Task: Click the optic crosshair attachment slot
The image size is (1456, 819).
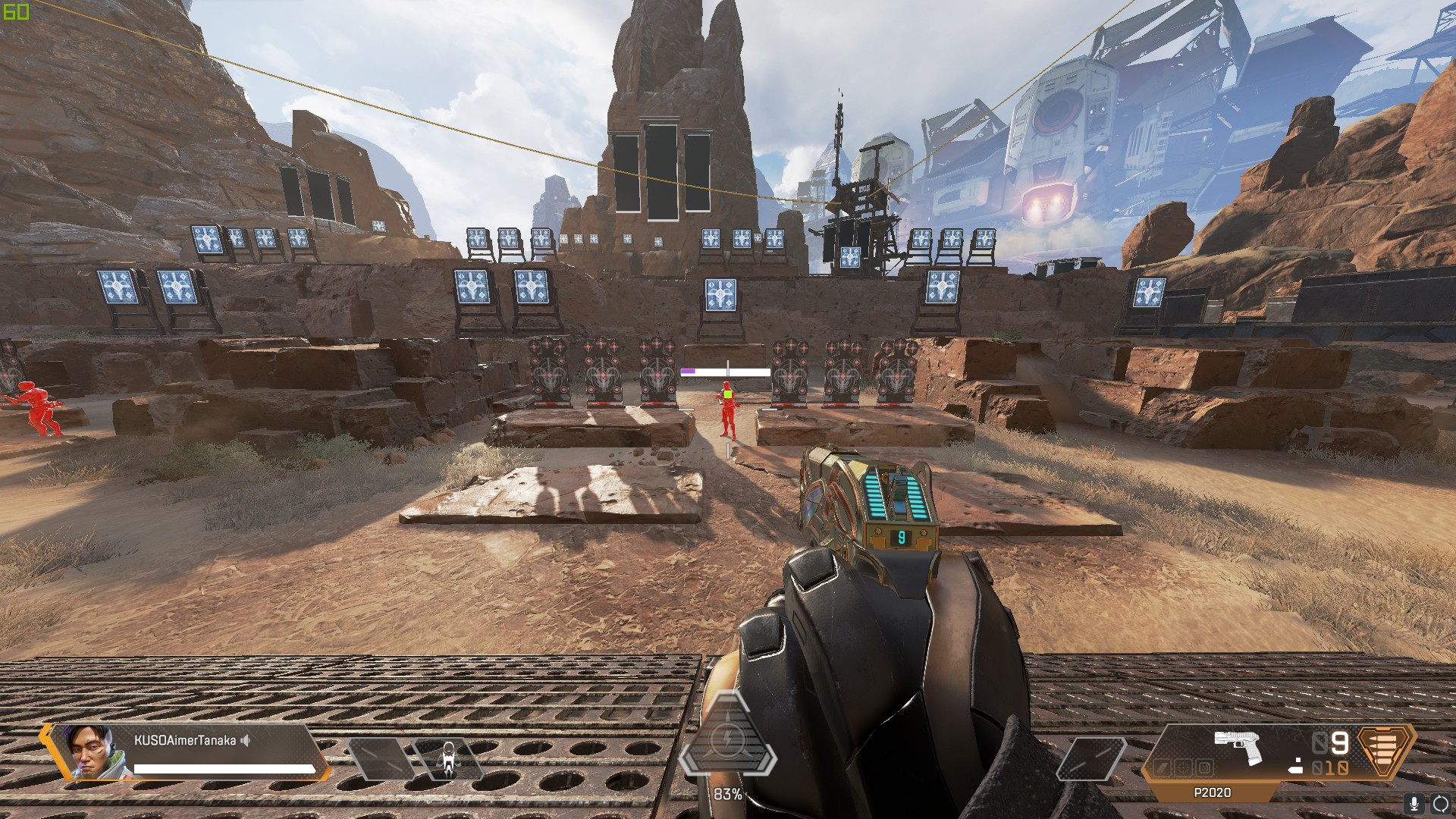Action: 1183,768
